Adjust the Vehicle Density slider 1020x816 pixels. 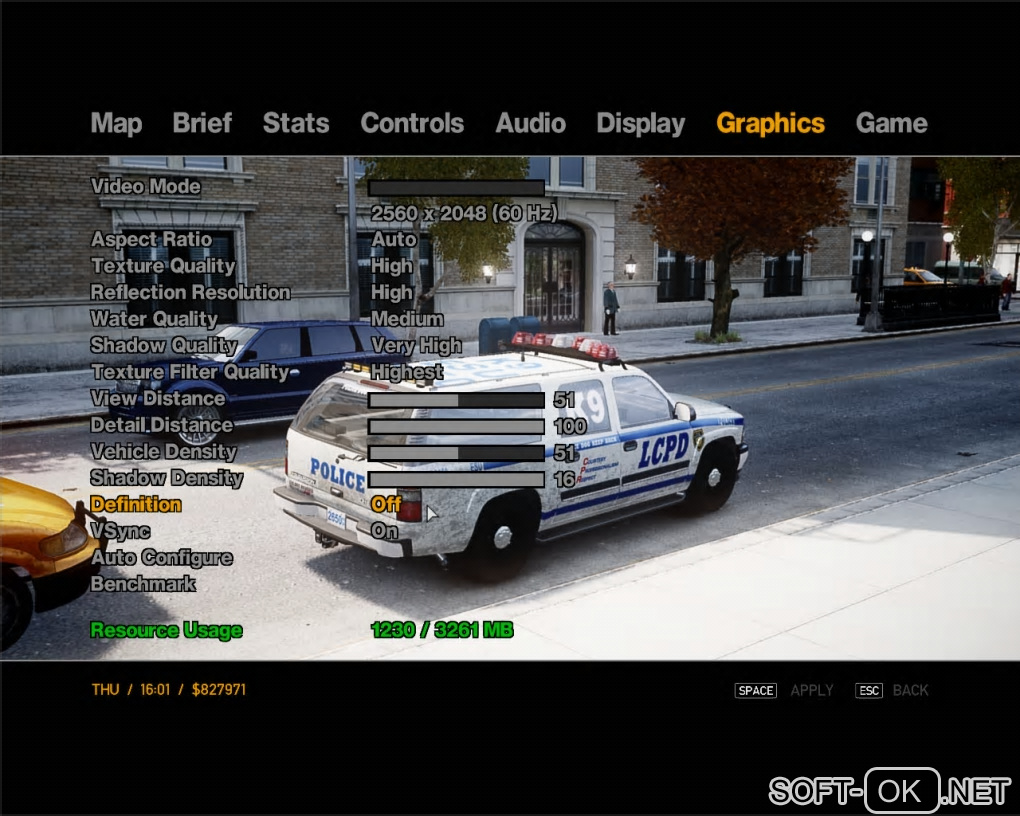pos(456,453)
